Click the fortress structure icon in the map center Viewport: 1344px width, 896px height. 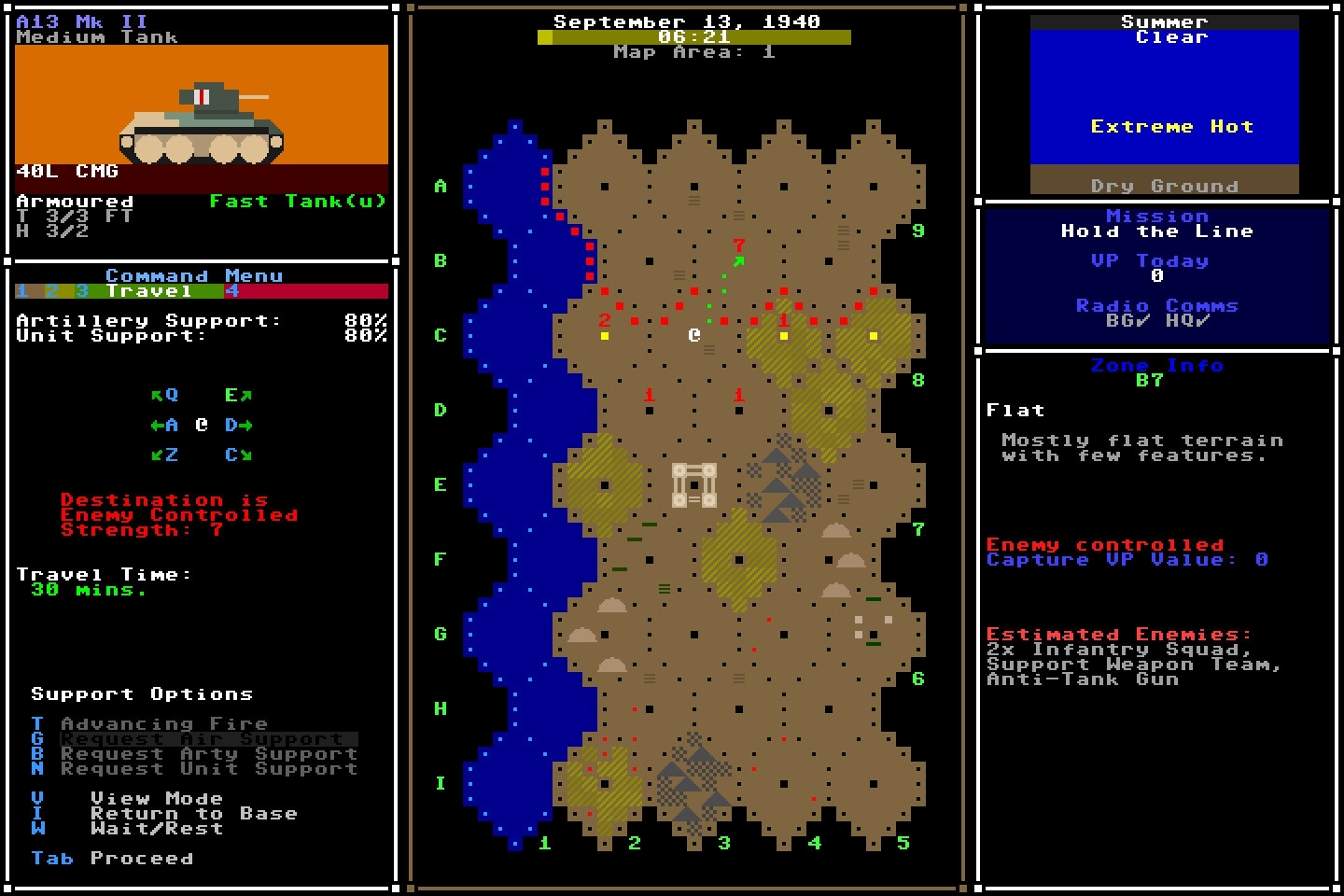pos(694,485)
